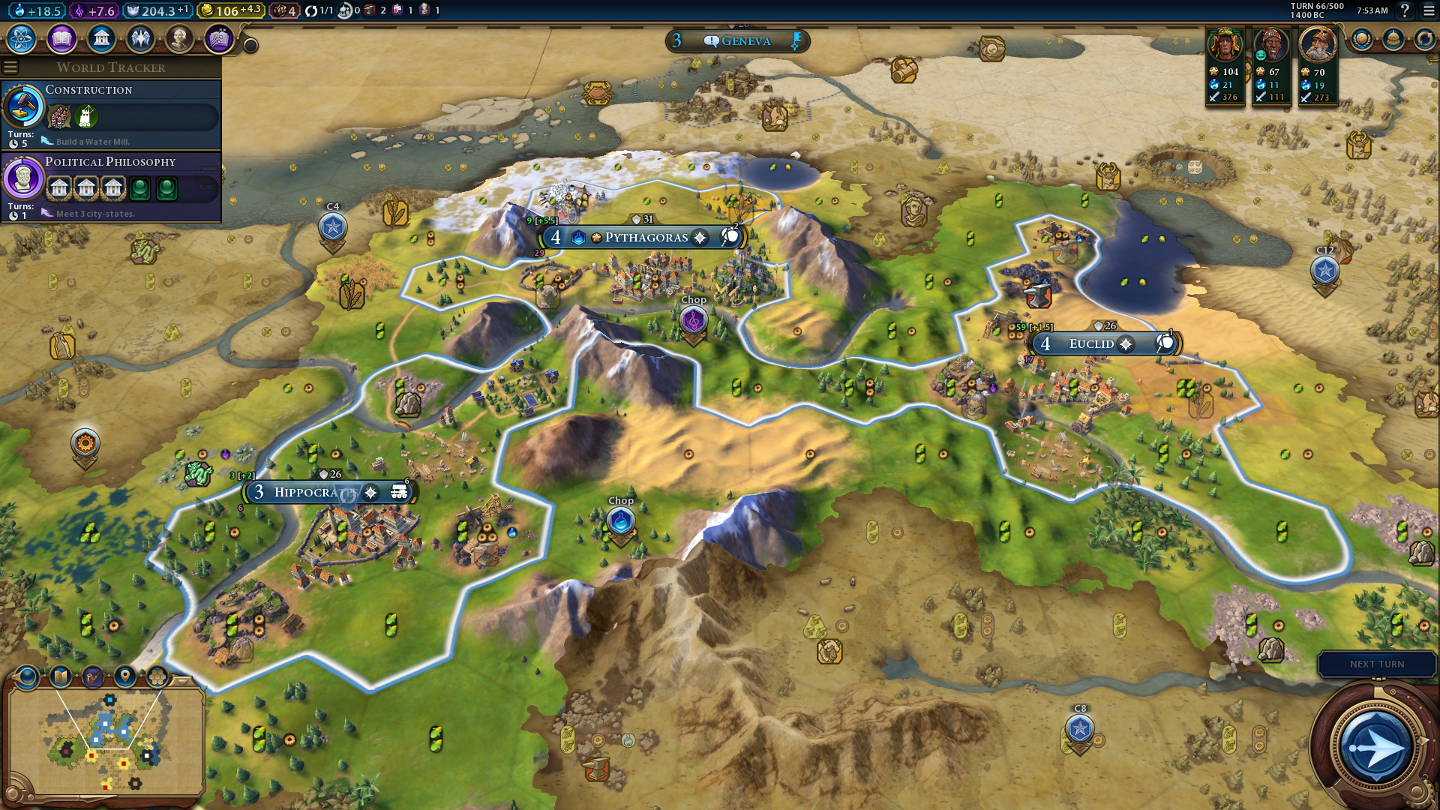
Task: Open the main game menu
Action: click(x=1428, y=10)
